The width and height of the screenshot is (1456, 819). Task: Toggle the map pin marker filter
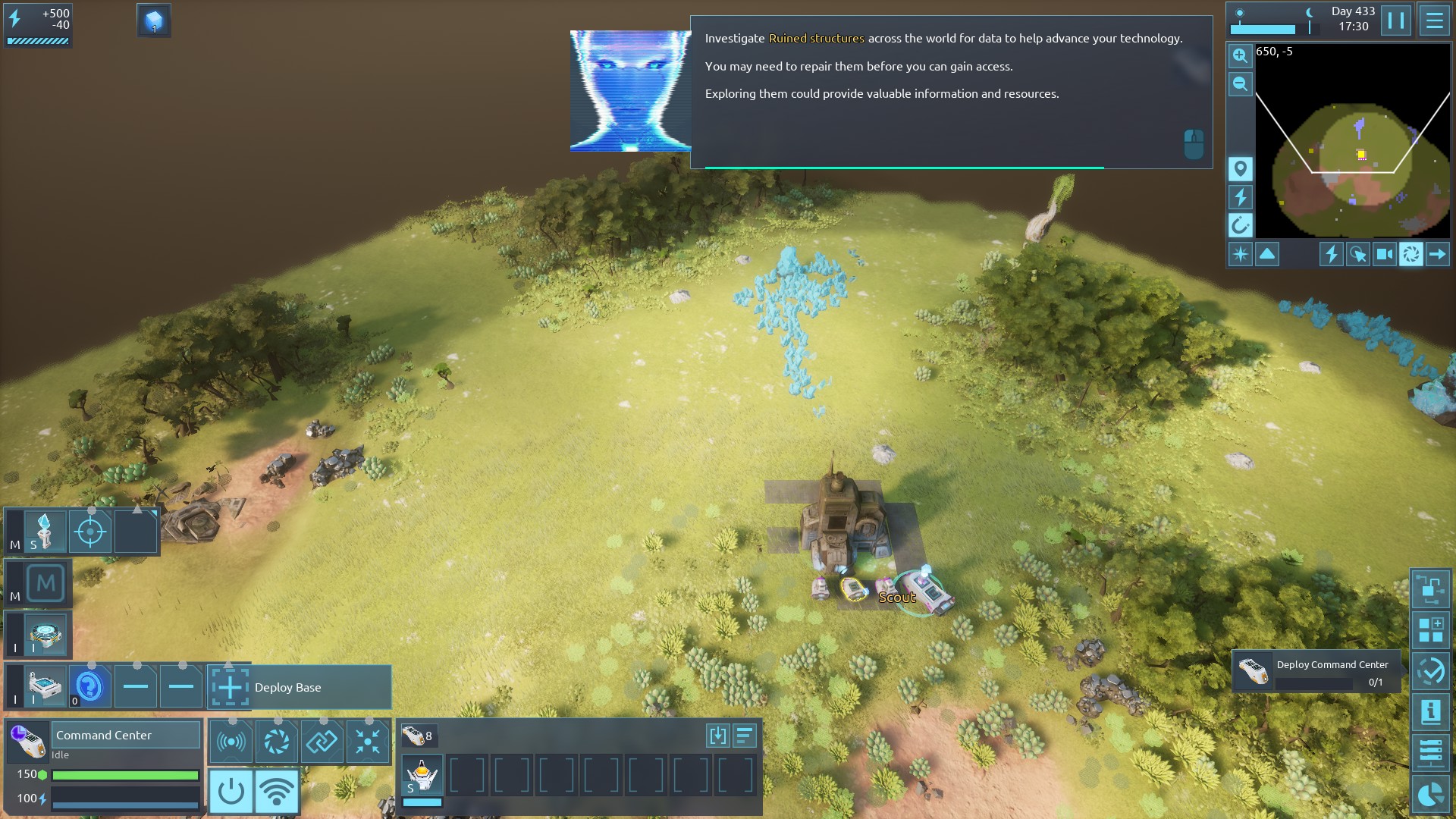pyautogui.click(x=1240, y=168)
